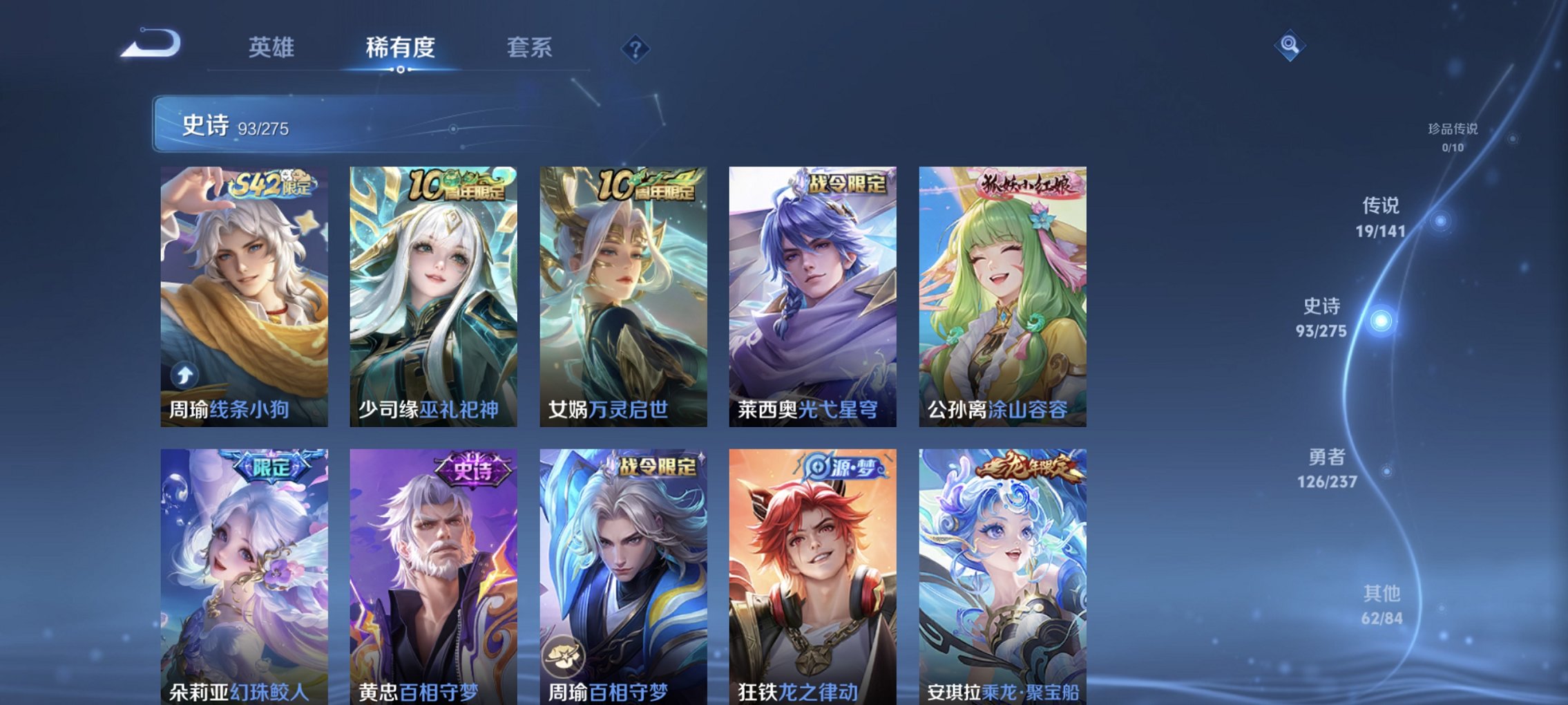Click the help question mark icon
The height and width of the screenshot is (705, 1568).
[637, 48]
